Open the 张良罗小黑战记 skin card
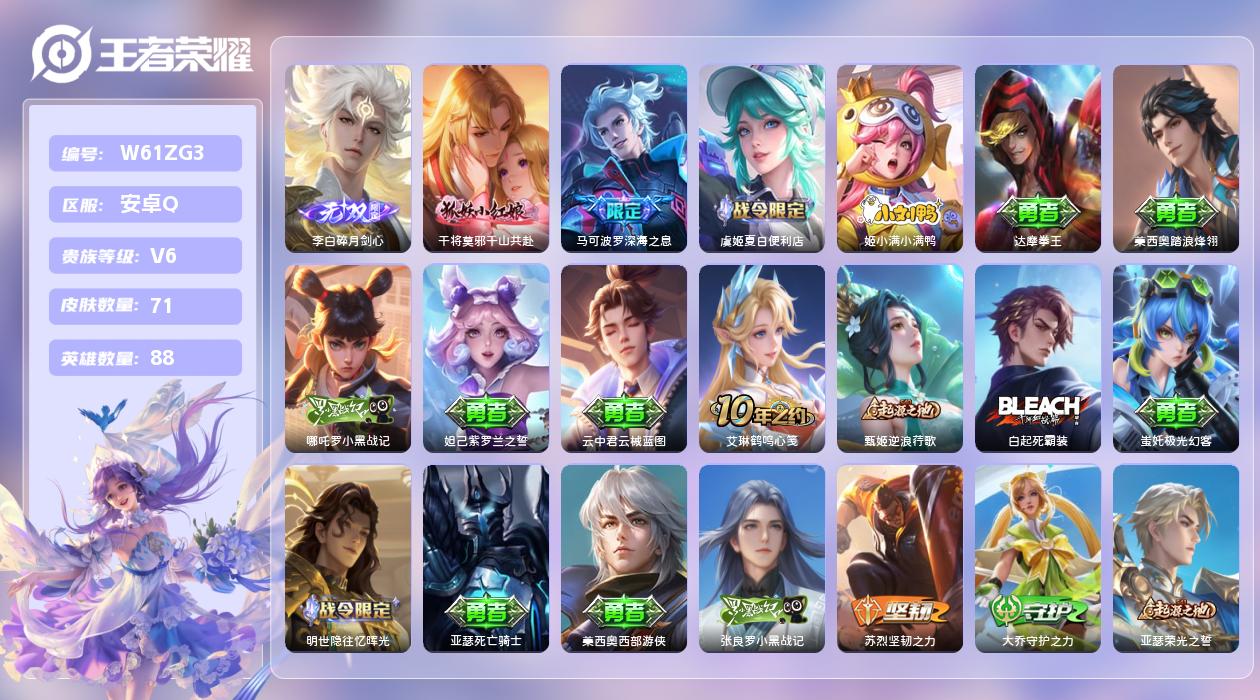1260x700 pixels. tap(762, 558)
